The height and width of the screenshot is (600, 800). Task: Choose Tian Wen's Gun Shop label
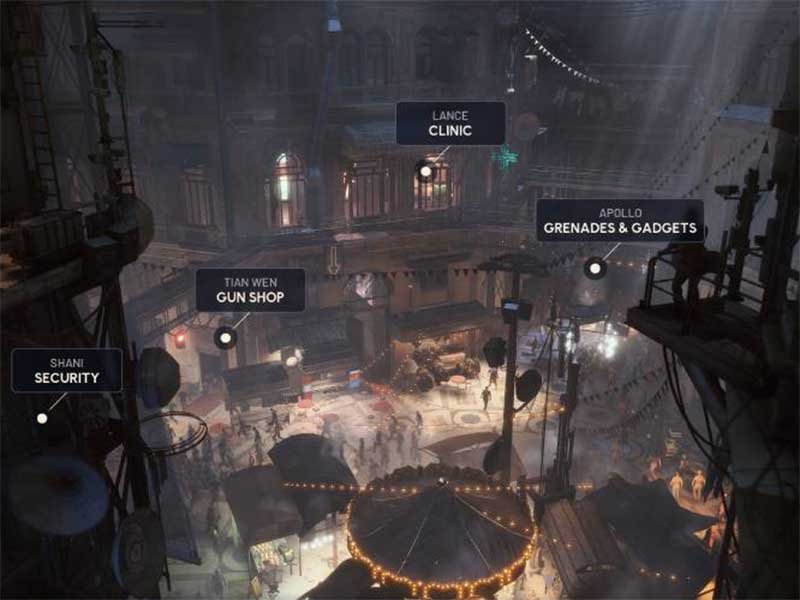point(249,290)
